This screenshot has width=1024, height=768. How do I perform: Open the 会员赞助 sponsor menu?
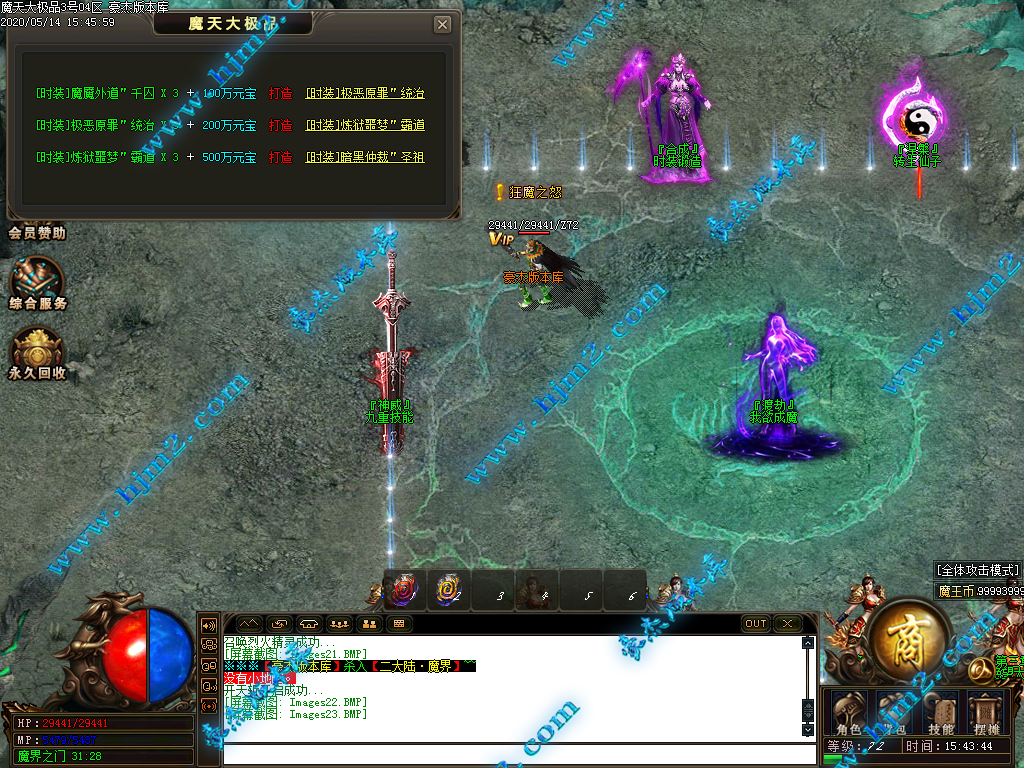pyautogui.click(x=37, y=233)
